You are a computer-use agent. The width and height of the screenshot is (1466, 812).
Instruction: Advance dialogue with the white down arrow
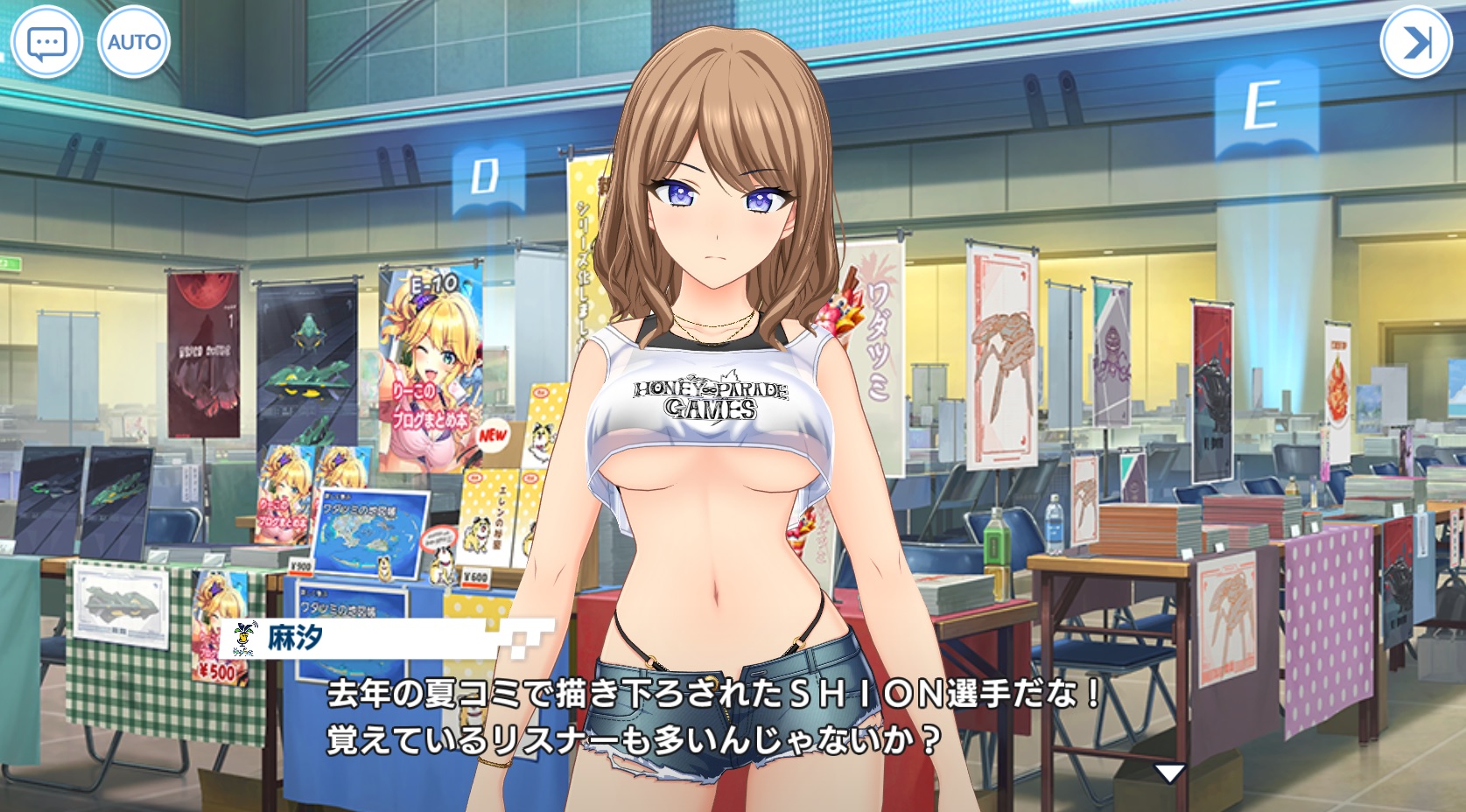[1169, 773]
